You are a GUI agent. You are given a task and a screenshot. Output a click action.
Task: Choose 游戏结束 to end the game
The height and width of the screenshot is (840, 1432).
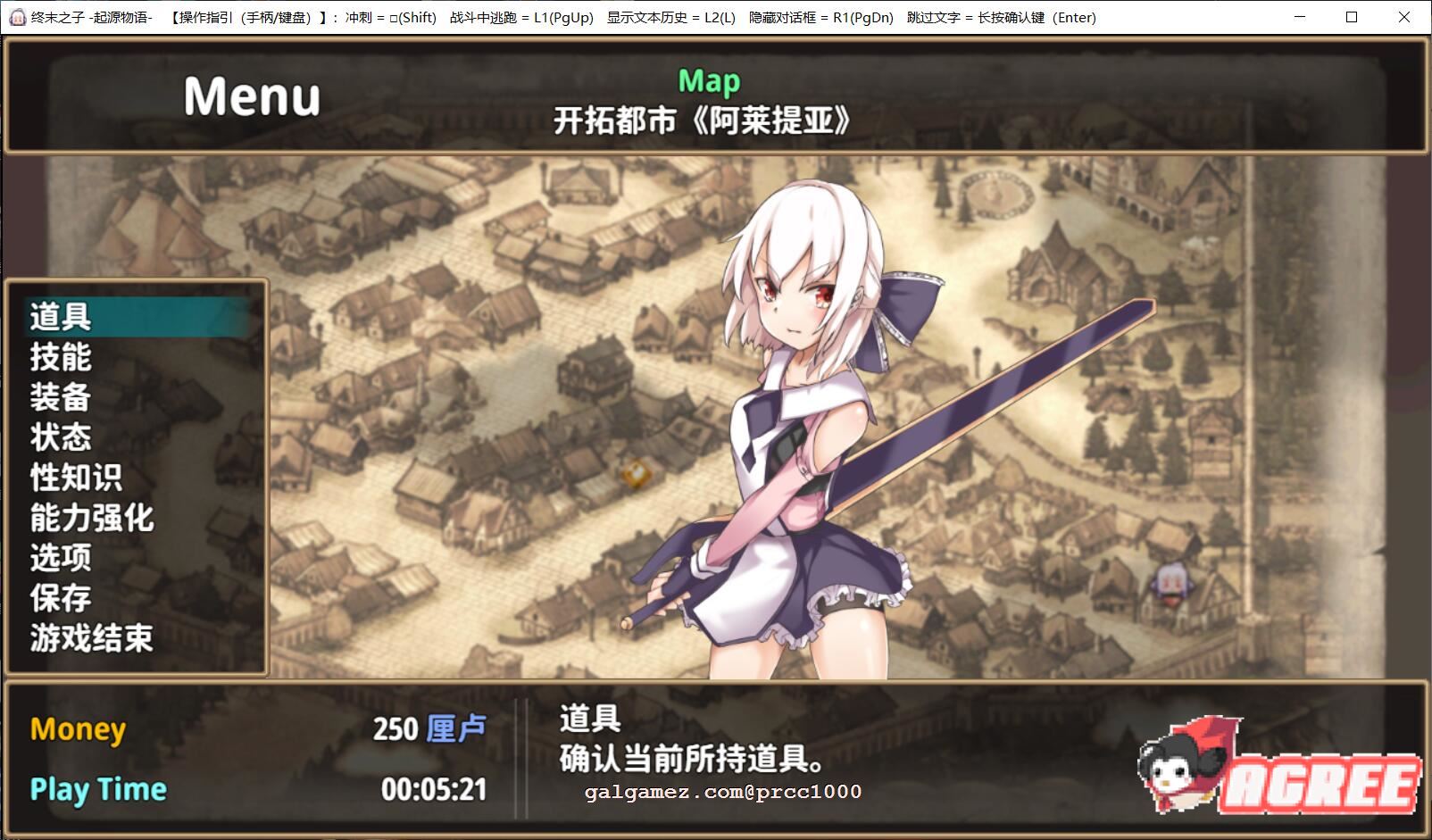tap(89, 640)
